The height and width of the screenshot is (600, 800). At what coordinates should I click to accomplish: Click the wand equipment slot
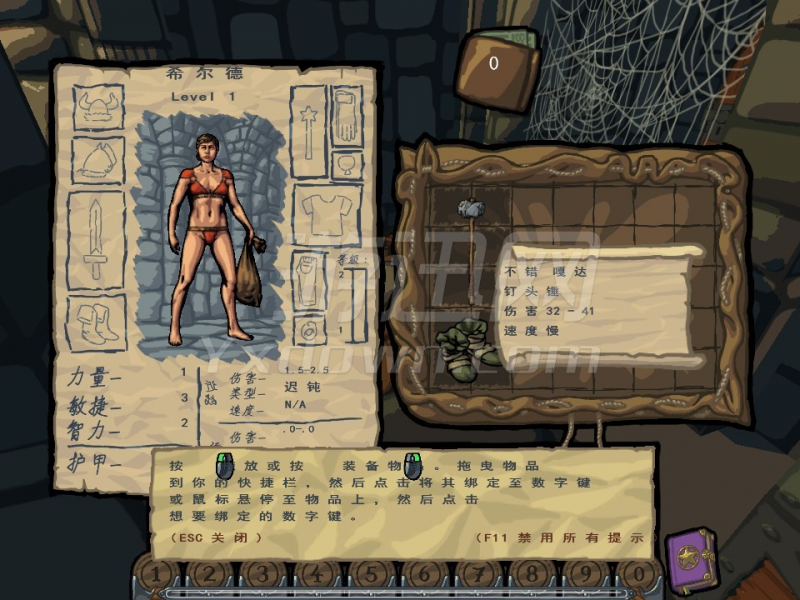point(307,123)
